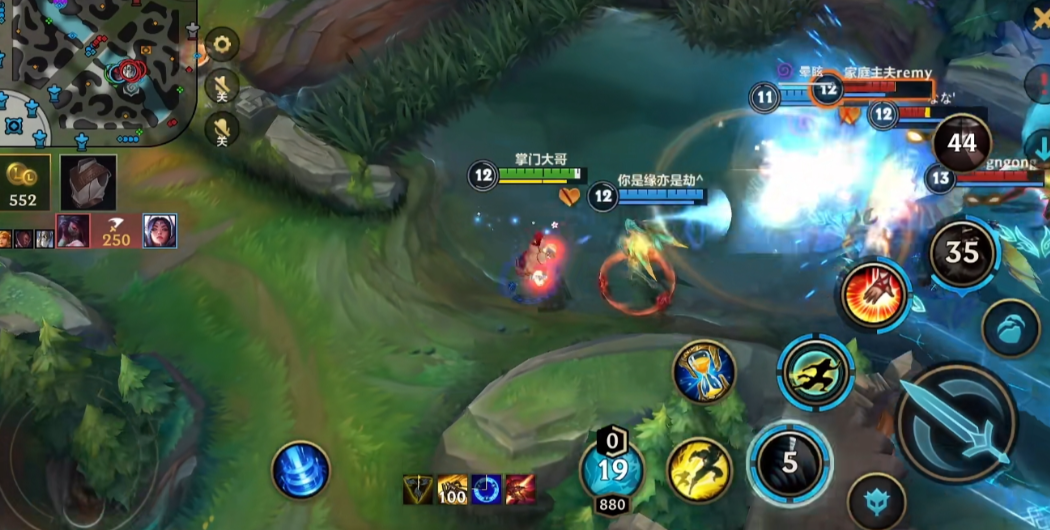Open the settings gear menu

tap(221, 45)
